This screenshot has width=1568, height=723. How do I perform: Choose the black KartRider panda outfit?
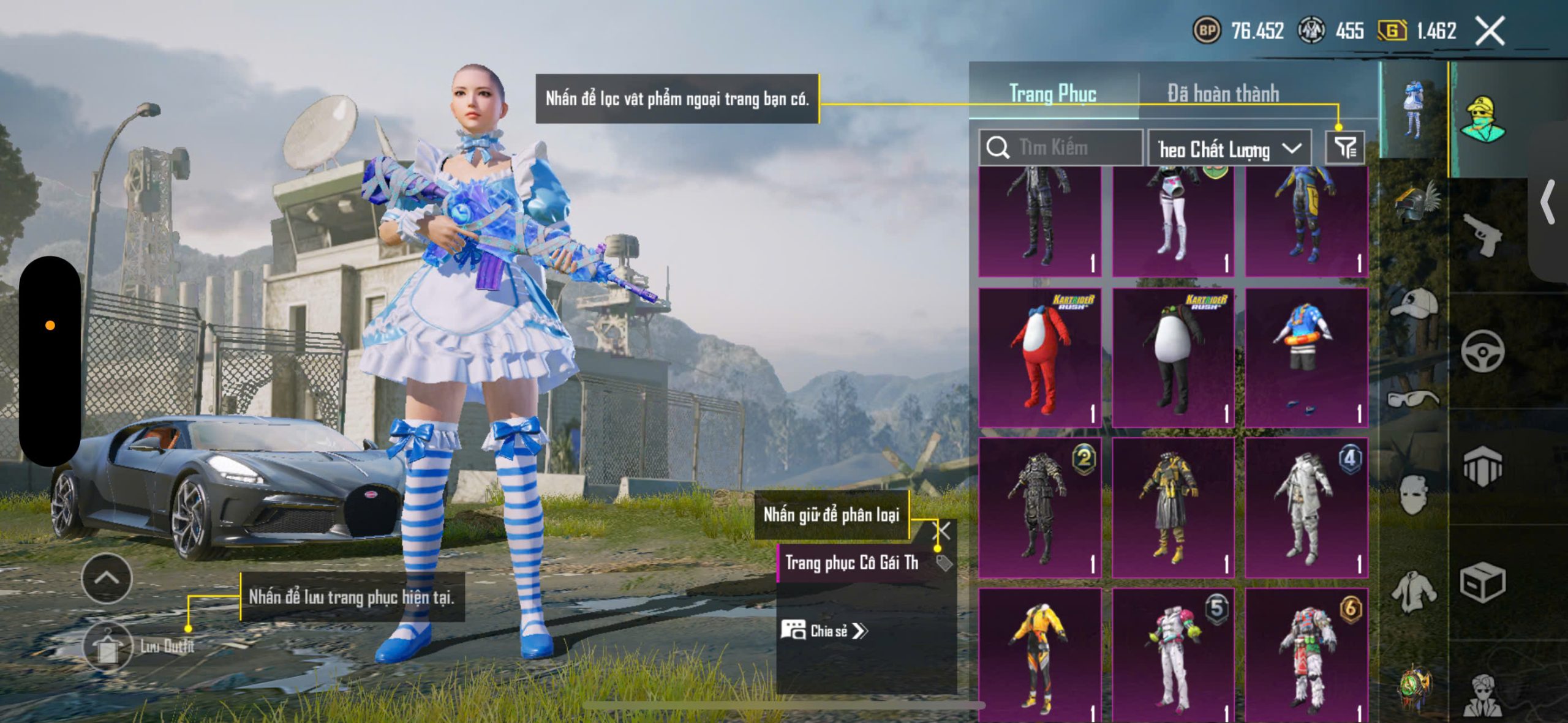pyautogui.click(x=1173, y=358)
